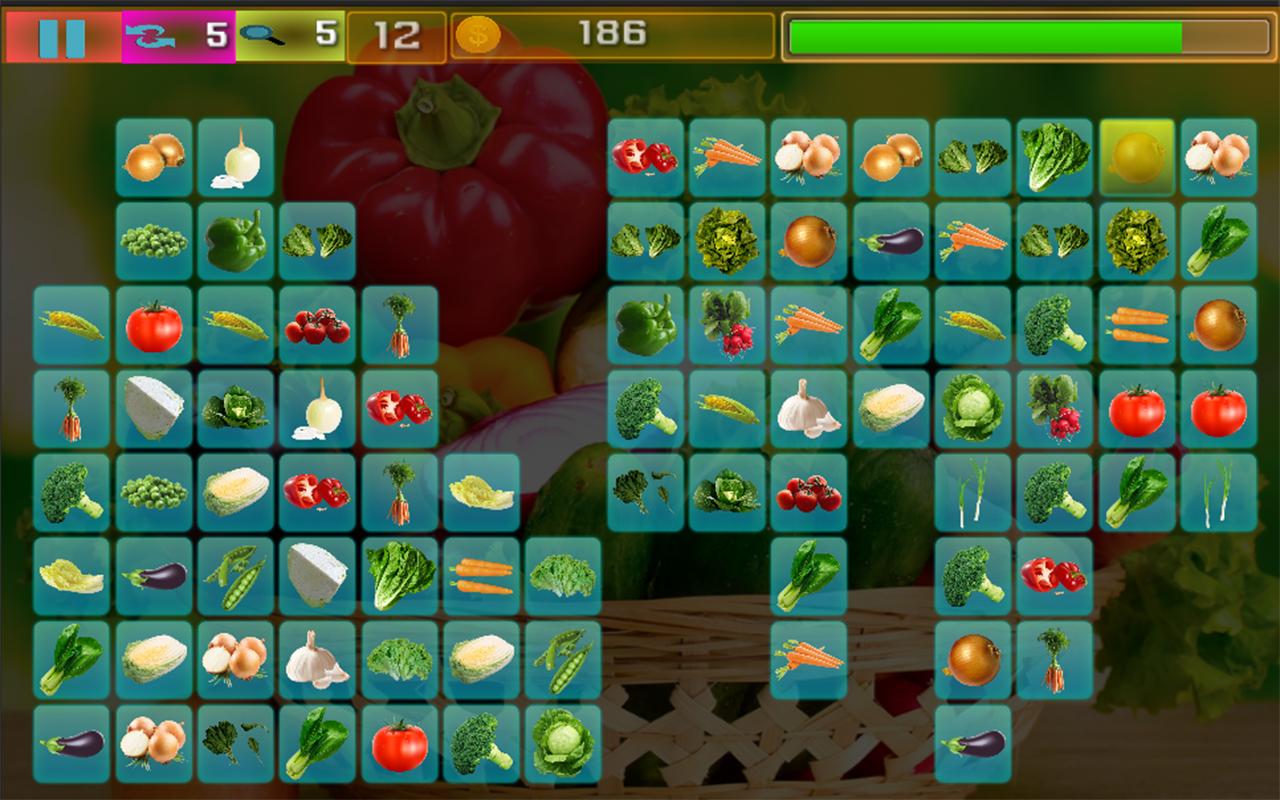Select the yellow-highlighted tile
This screenshot has height=800, width=1280.
click(x=1137, y=158)
